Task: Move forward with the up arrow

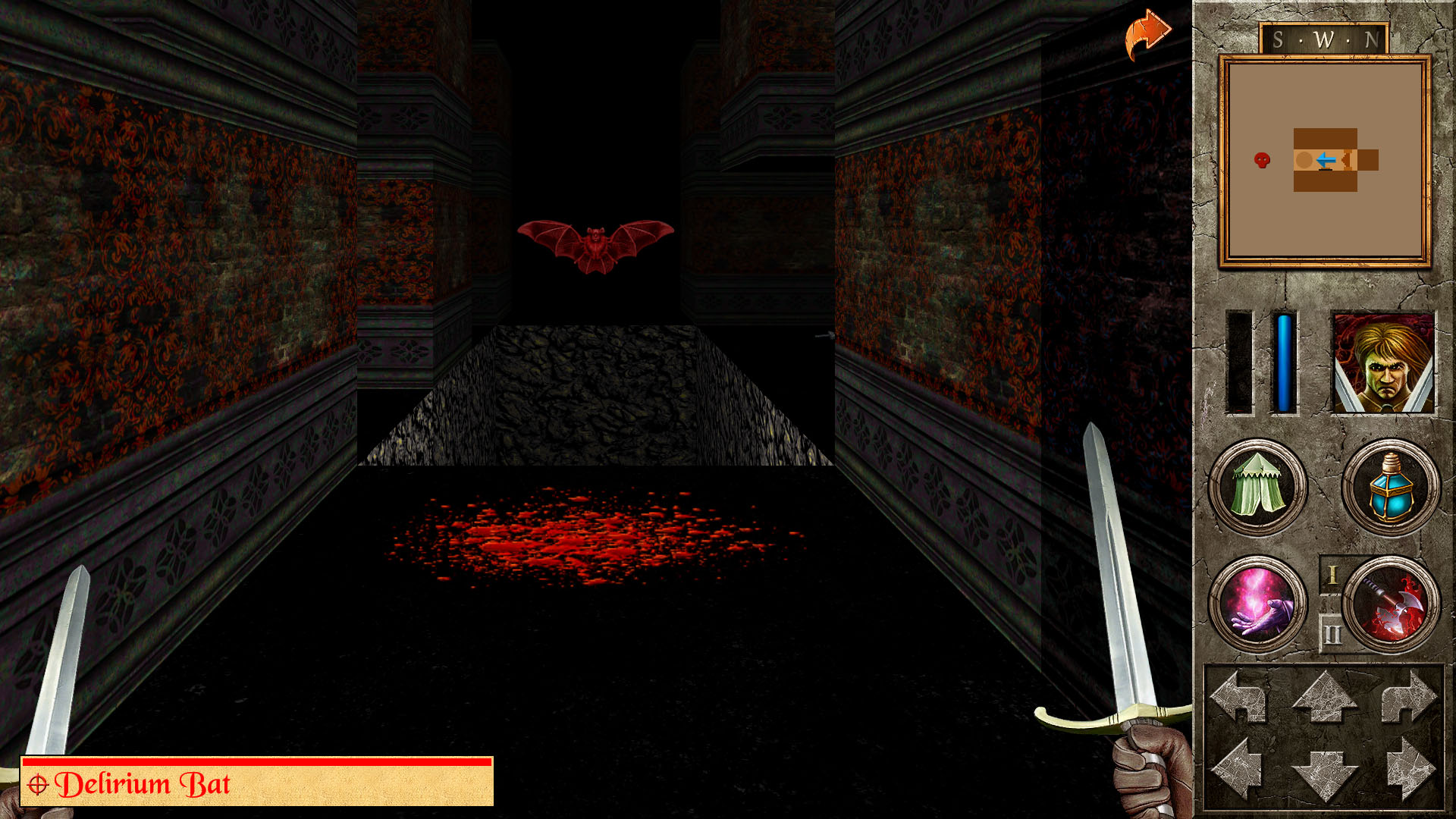Action: point(1325,697)
